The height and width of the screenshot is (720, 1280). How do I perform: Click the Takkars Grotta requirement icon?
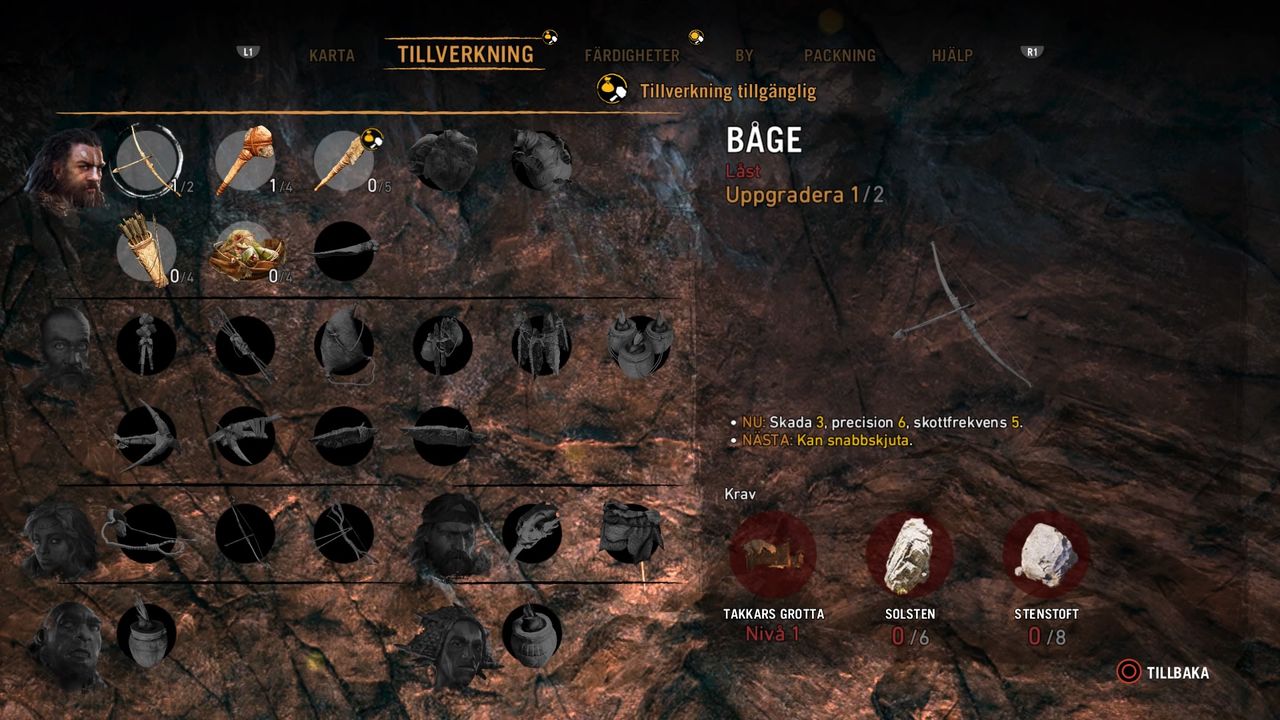point(773,553)
